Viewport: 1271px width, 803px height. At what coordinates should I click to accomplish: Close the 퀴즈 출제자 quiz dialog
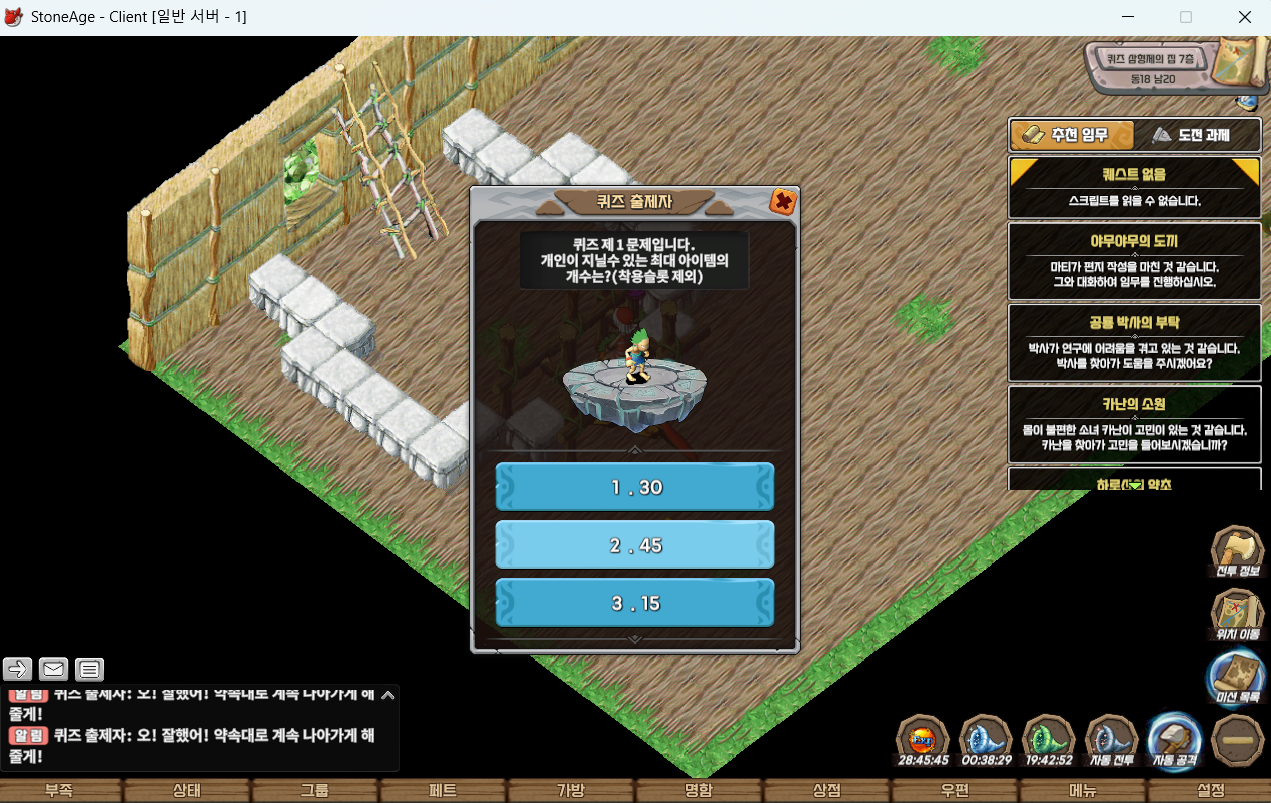pos(783,202)
